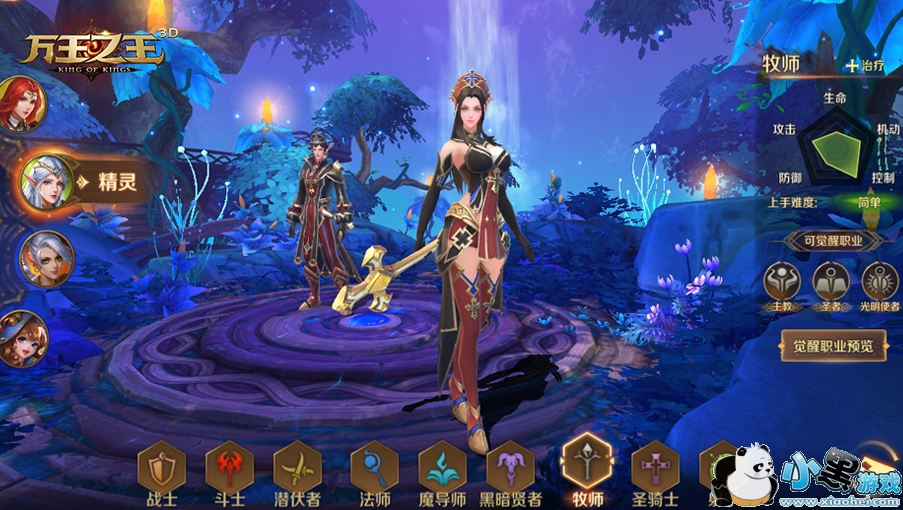Choose the silver-haired race portrait
Viewport: 903px width, 510px height.
pos(45,257)
